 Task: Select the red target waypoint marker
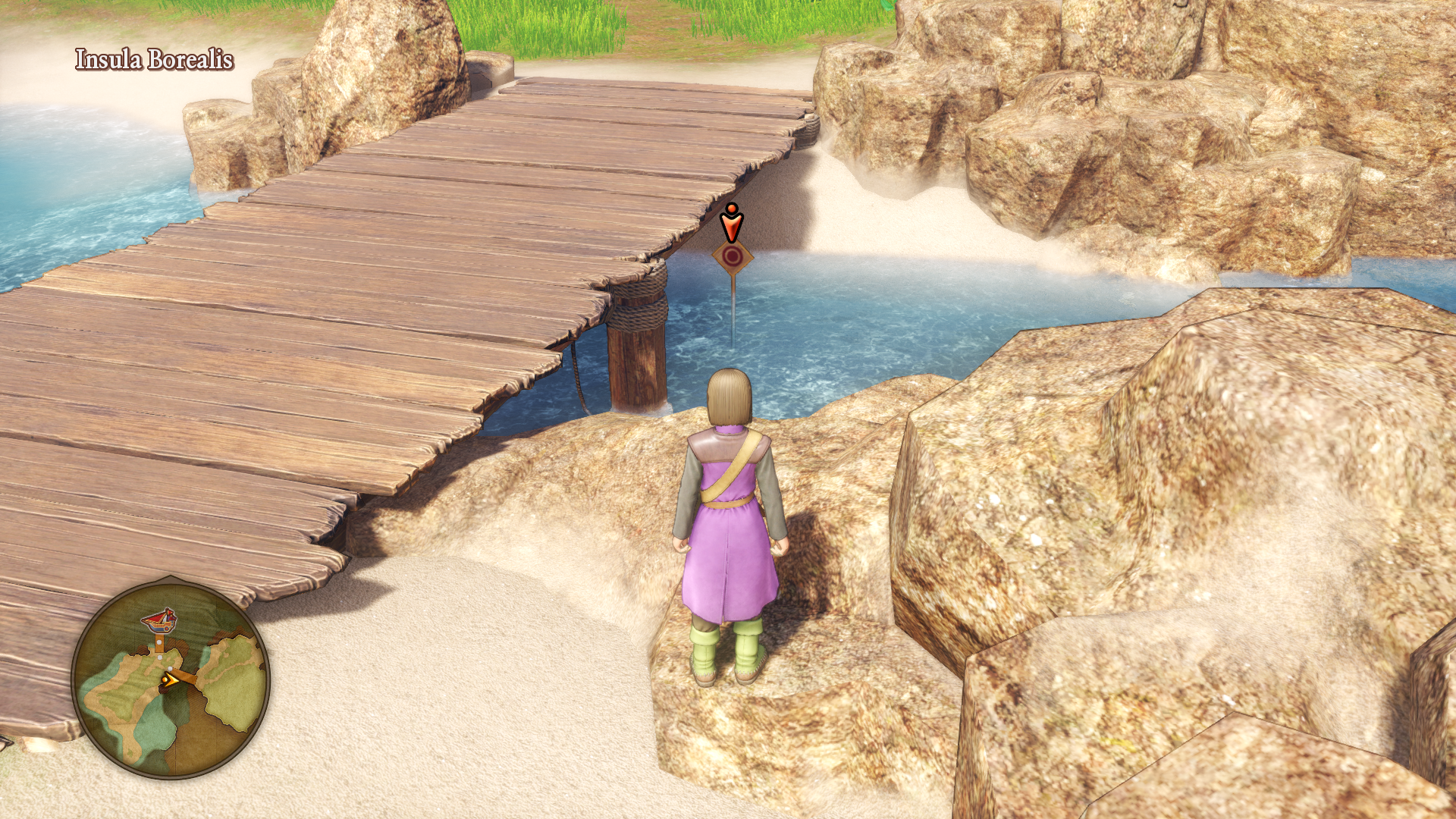coord(732,257)
